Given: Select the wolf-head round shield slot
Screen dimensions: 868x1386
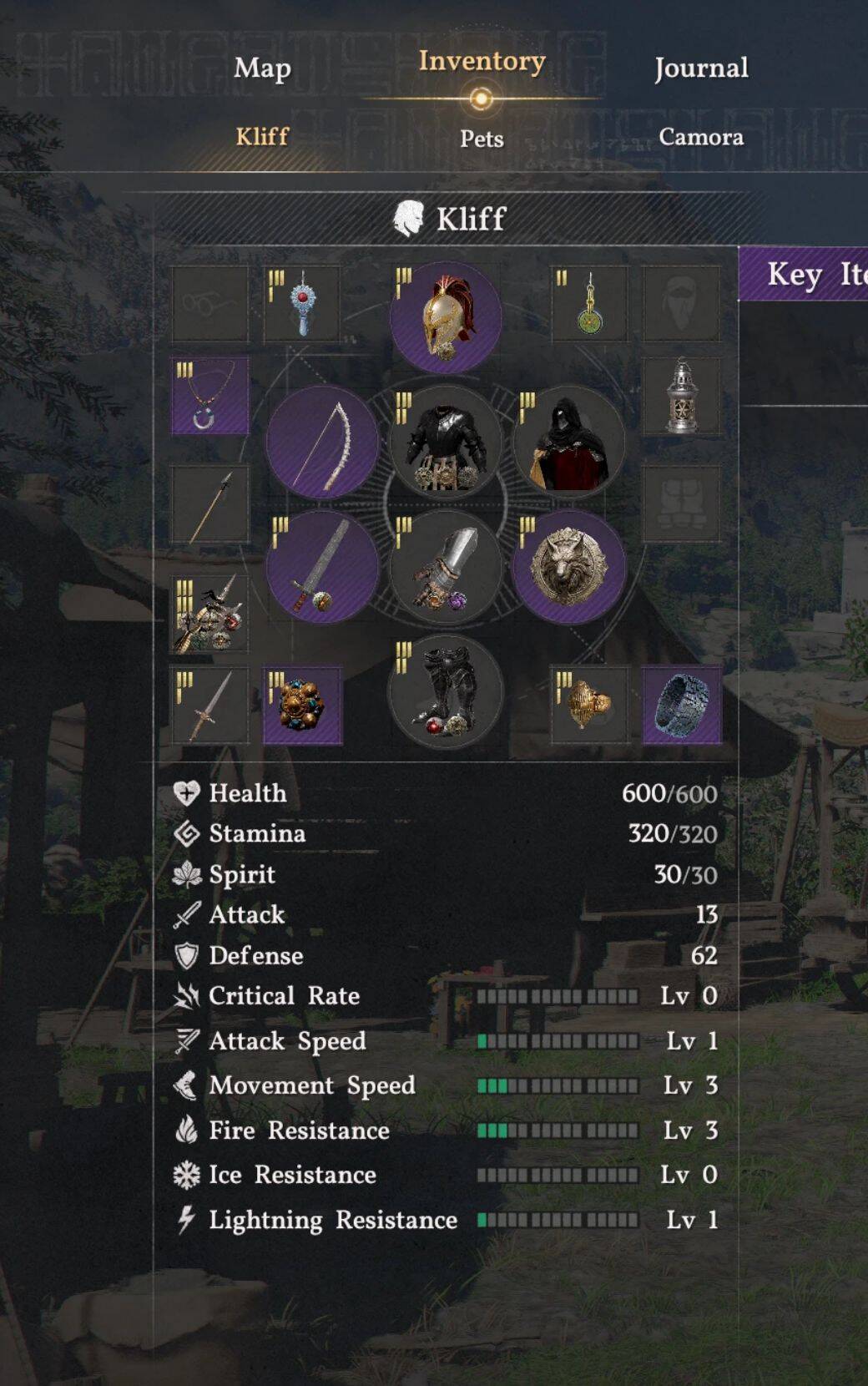Looking at the screenshot, I should (x=569, y=568).
